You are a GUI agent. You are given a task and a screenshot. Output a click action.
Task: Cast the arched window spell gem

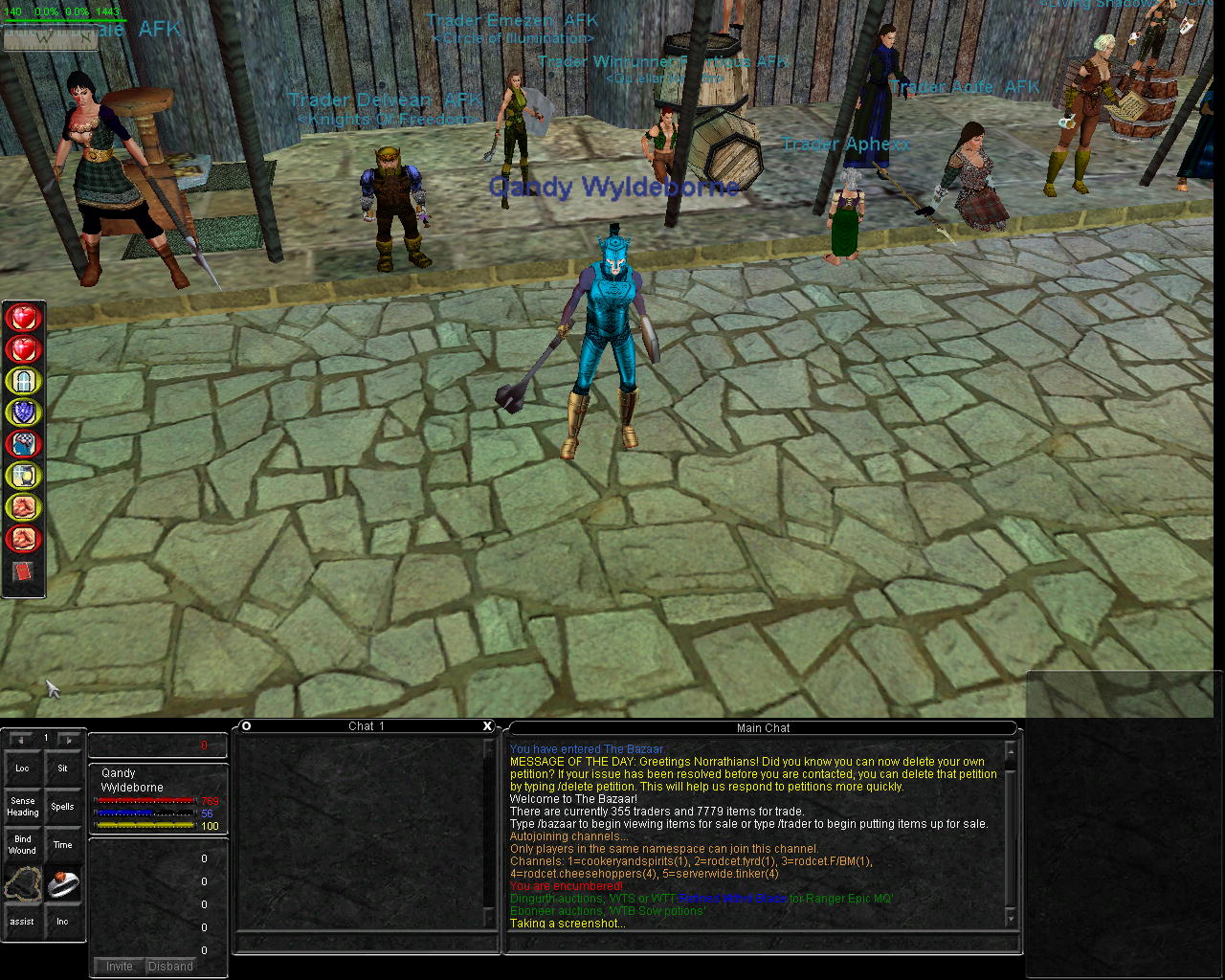coord(23,381)
